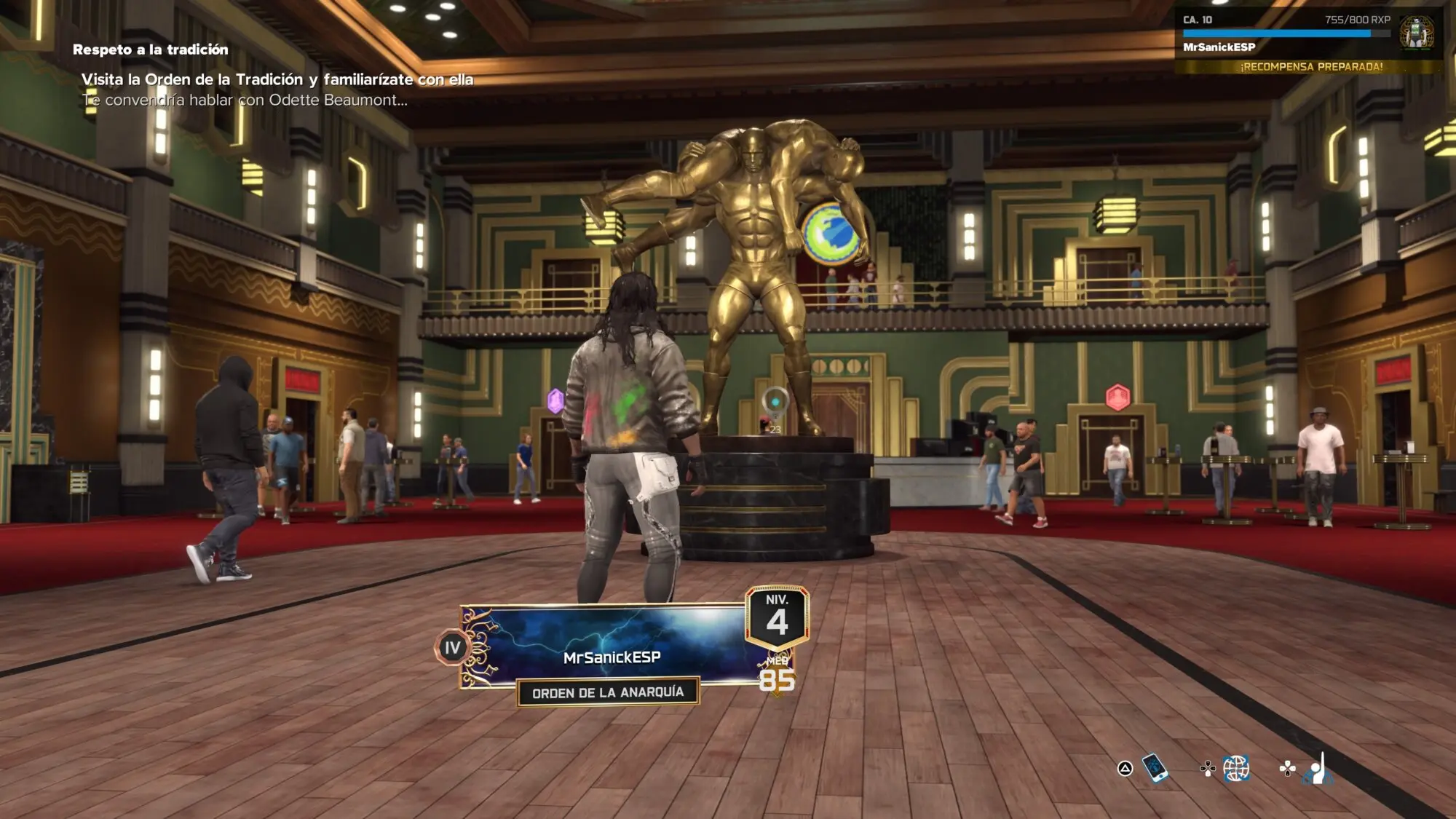
Task: Open the smartphone menu icon
Action: point(1155,767)
